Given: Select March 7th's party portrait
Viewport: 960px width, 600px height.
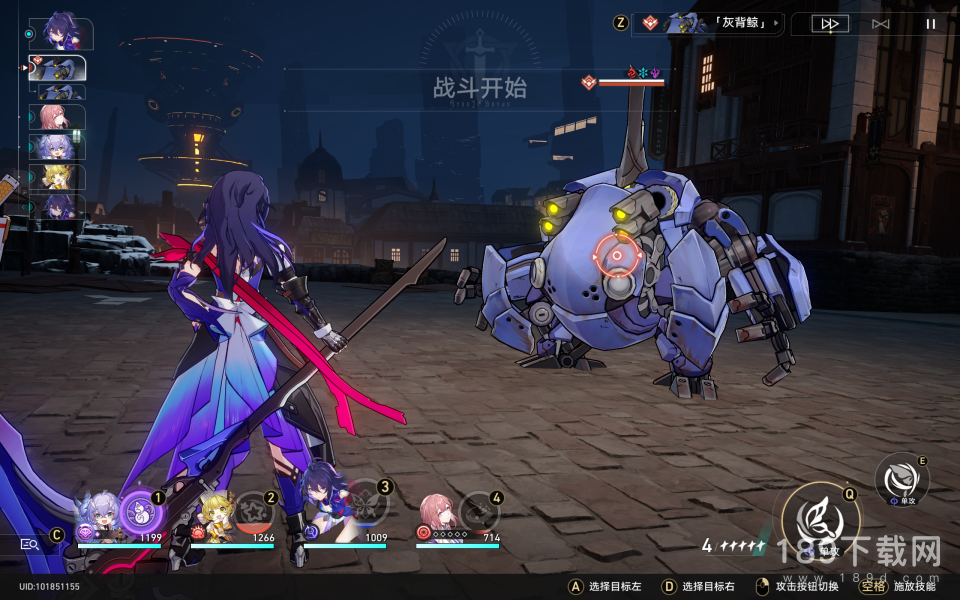Looking at the screenshot, I should 440,516.
